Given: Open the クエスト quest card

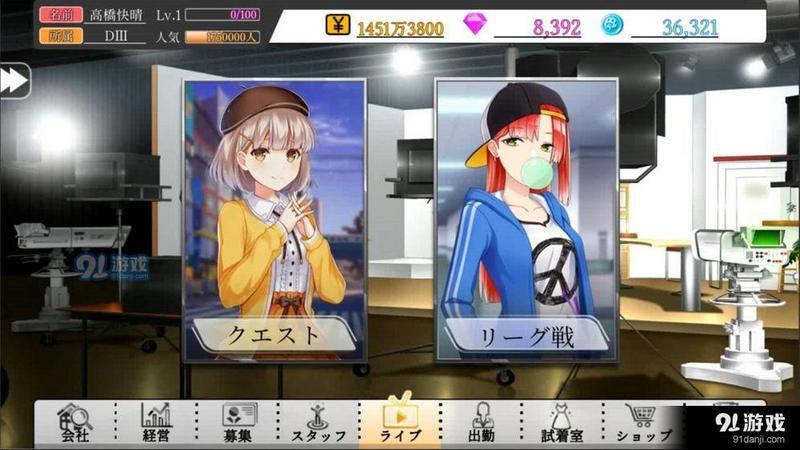Looking at the screenshot, I should pos(274,220).
